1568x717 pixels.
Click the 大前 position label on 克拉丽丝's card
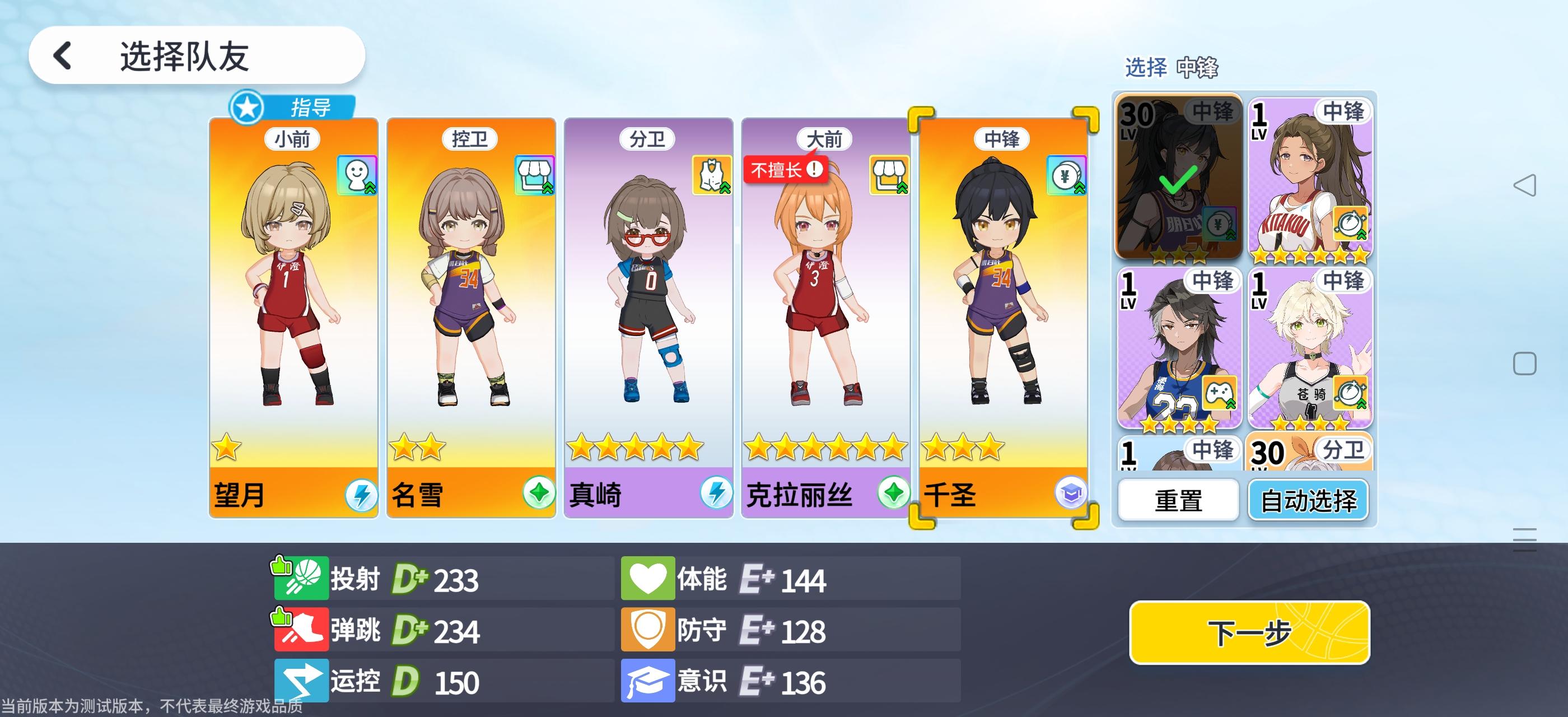(x=825, y=138)
